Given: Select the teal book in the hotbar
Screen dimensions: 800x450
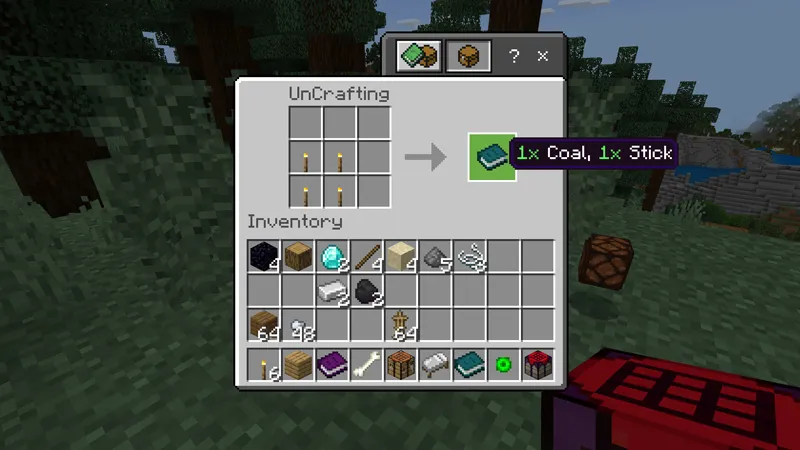Looking at the screenshot, I should tap(469, 365).
